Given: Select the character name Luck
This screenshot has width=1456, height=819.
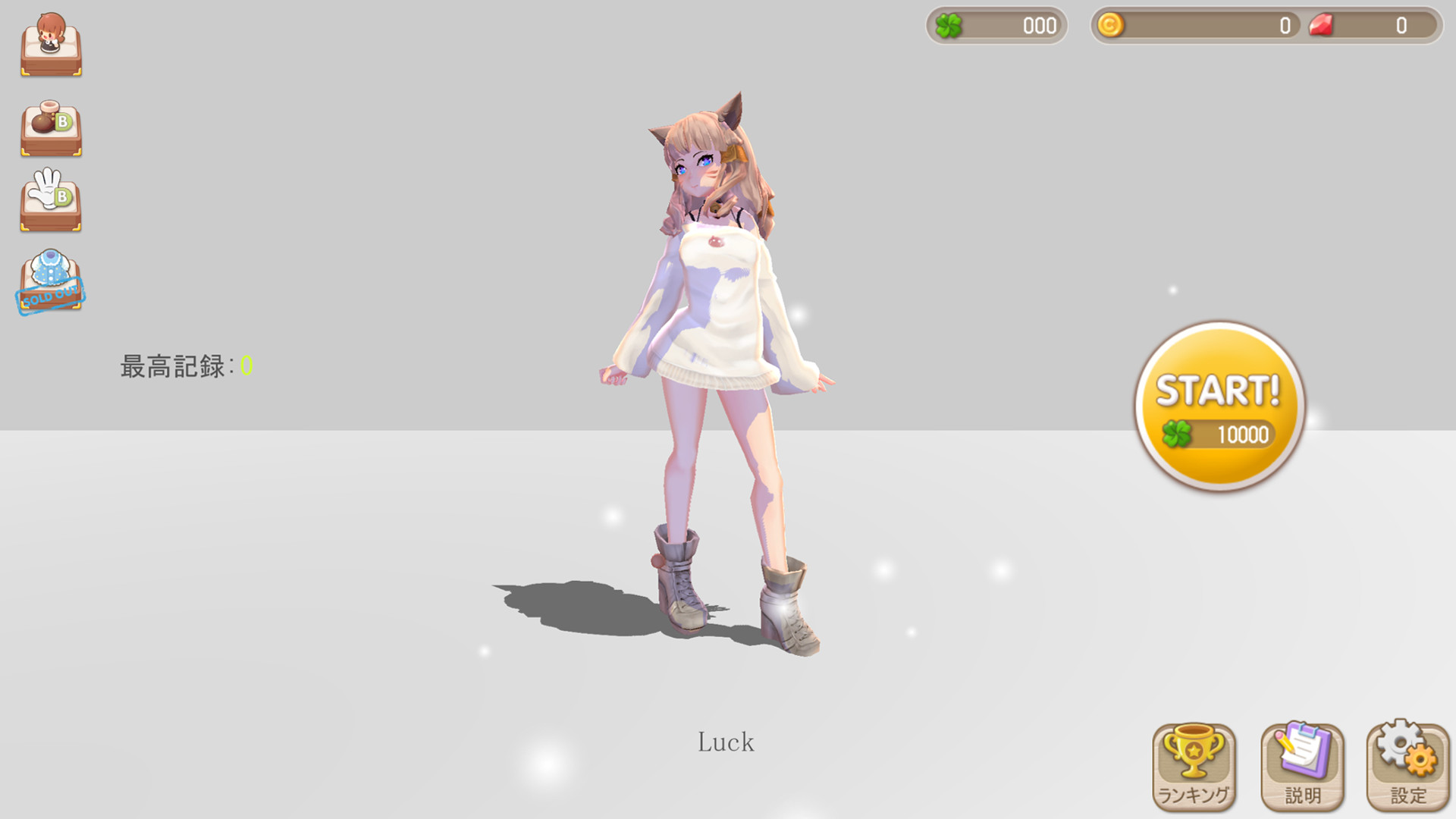Looking at the screenshot, I should tap(726, 742).
